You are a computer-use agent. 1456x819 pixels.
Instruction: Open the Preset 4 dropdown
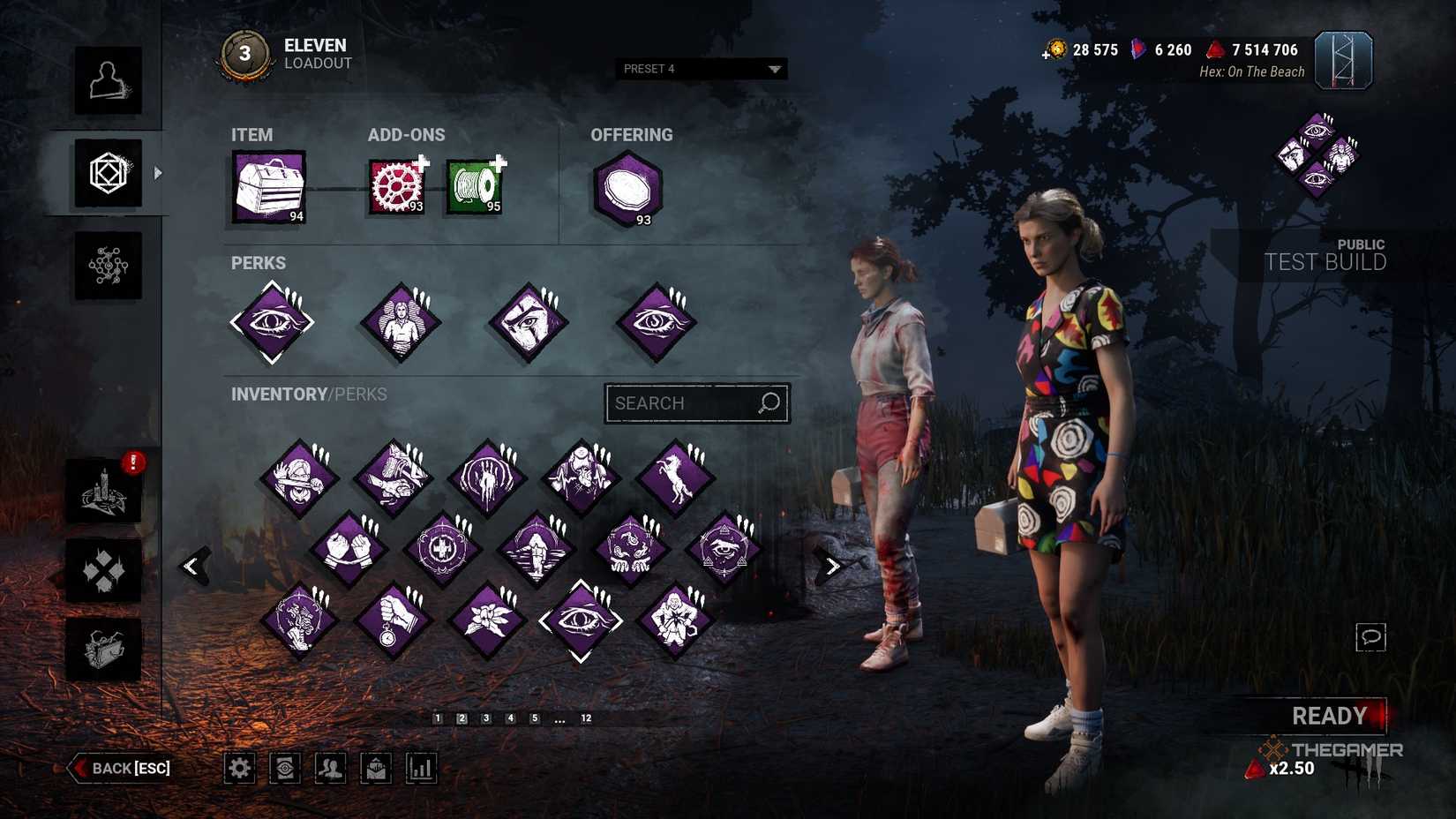tap(700, 68)
